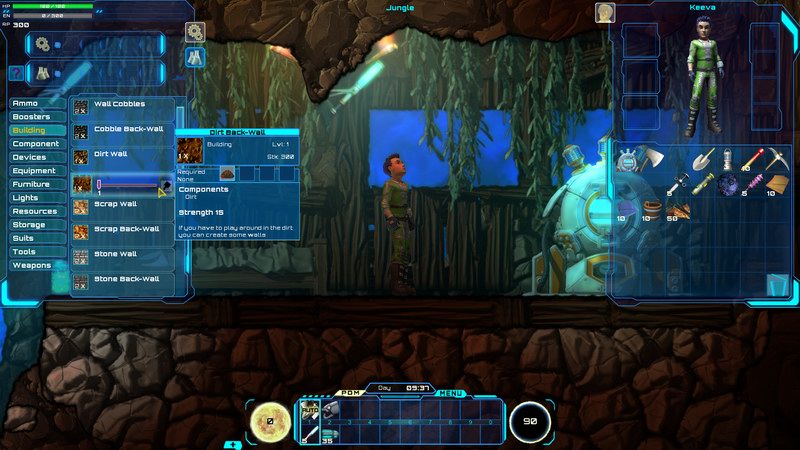Select the Wall Cobbles recipe

(120, 105)
